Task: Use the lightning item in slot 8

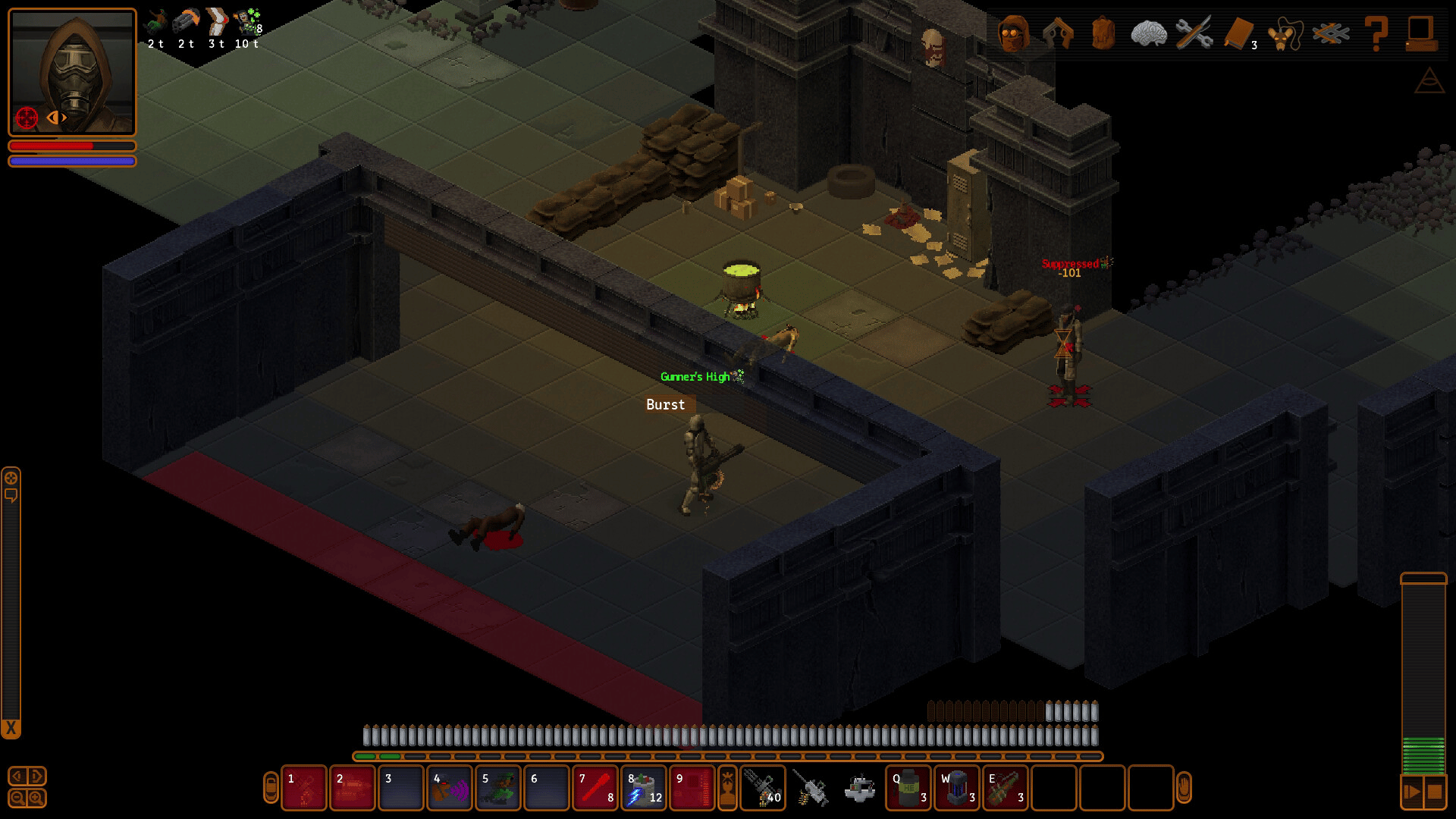Action: pyautogui.click(x=644, y=788)
